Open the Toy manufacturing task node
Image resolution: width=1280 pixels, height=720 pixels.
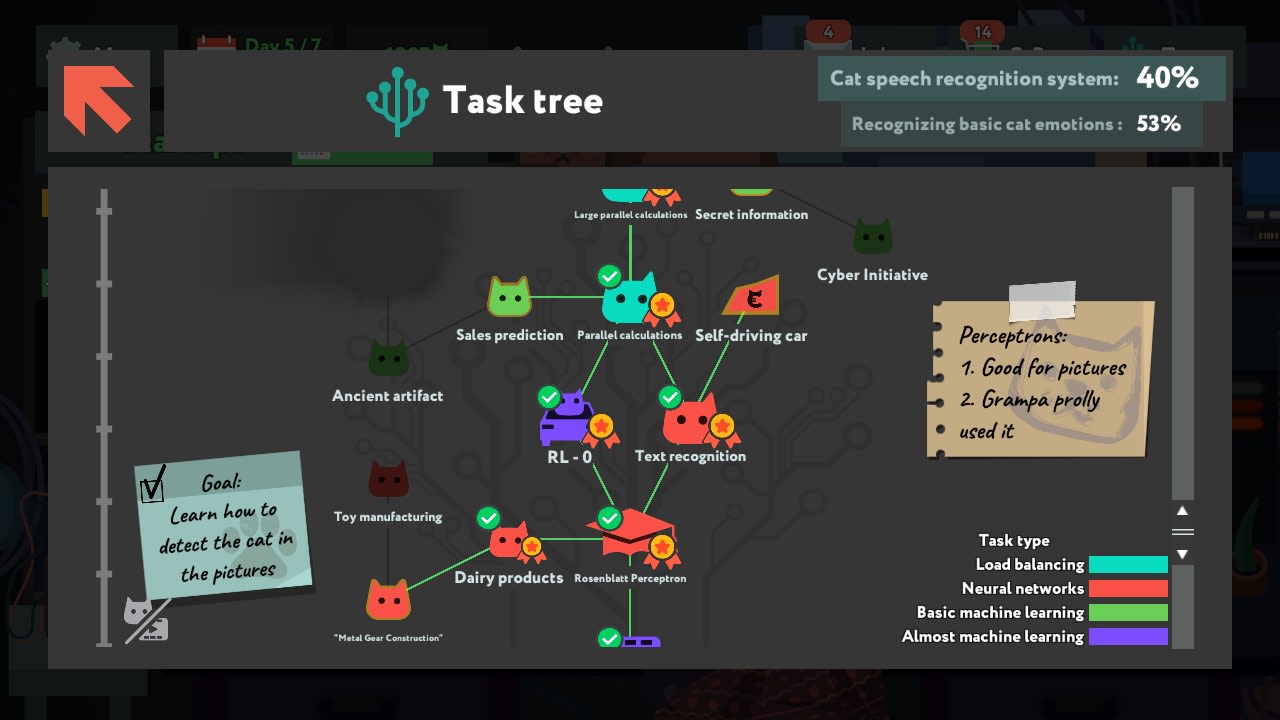pyautogui.click(x=388, y=480)
